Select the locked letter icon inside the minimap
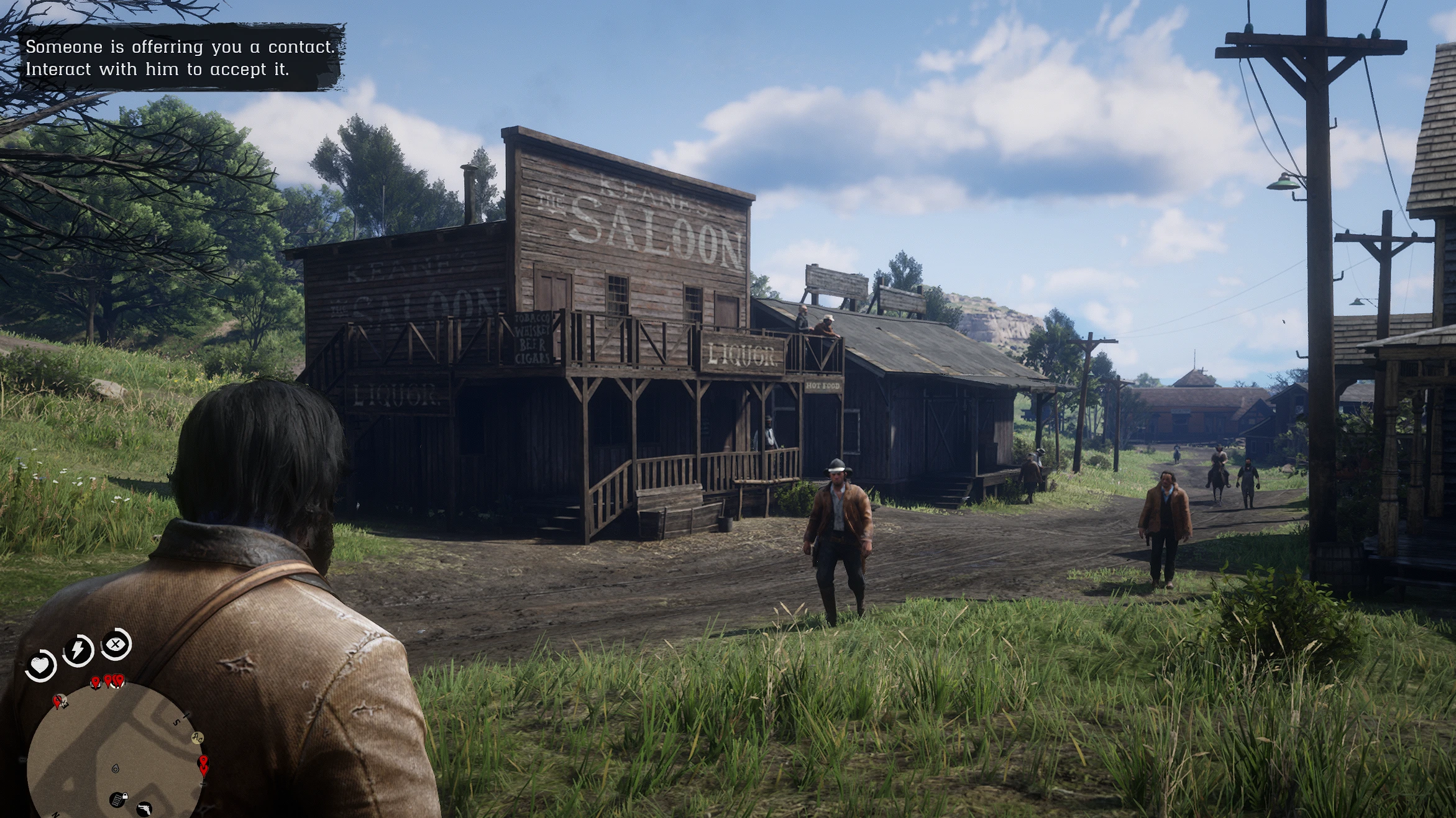The image size is (1456, 818). pos(119,801)
